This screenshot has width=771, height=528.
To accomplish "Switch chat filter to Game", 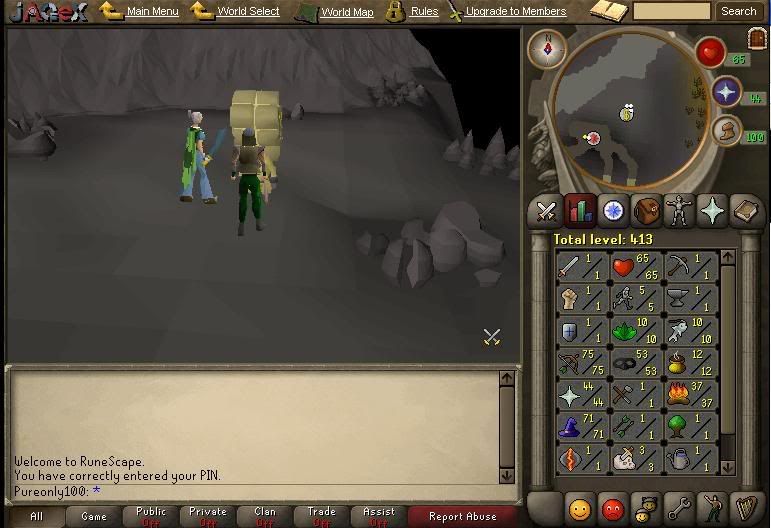I will point(94,517).
